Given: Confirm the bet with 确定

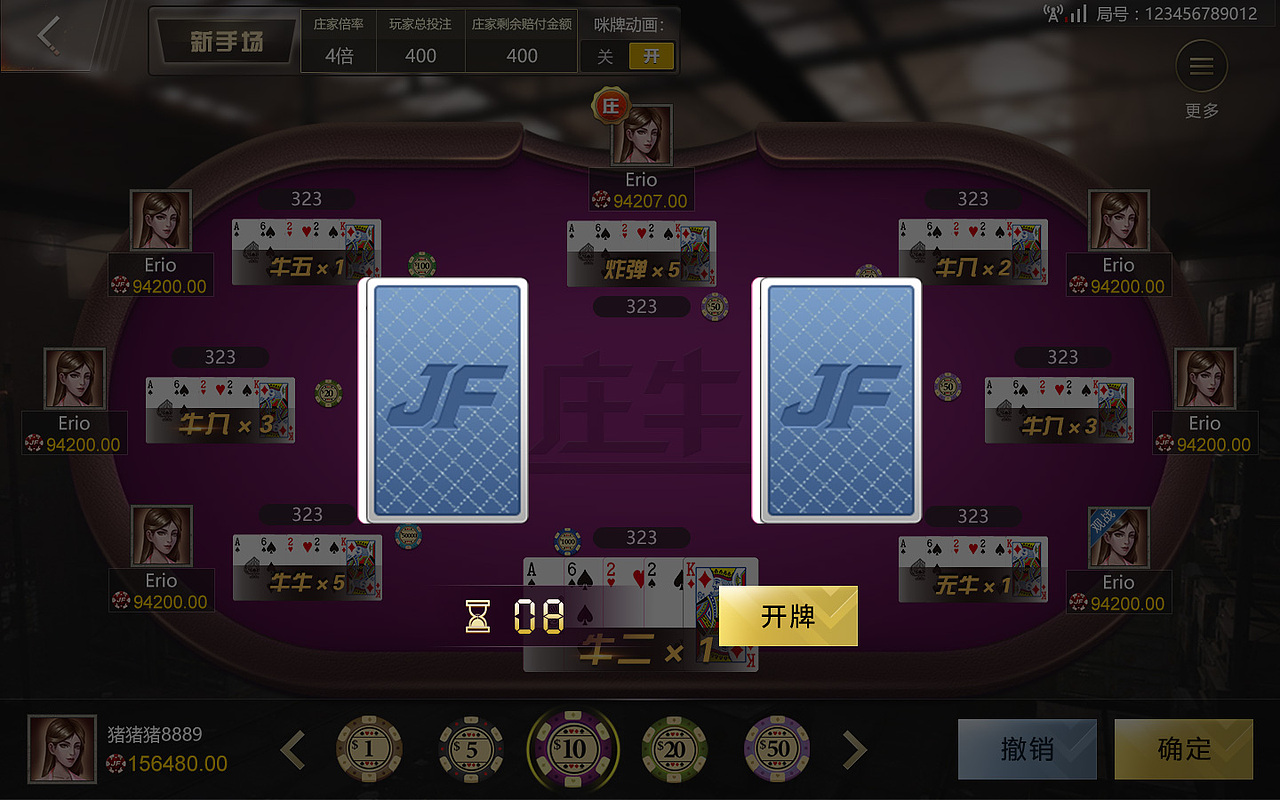Looking at the screenshot, I should tap(1183, 749).
